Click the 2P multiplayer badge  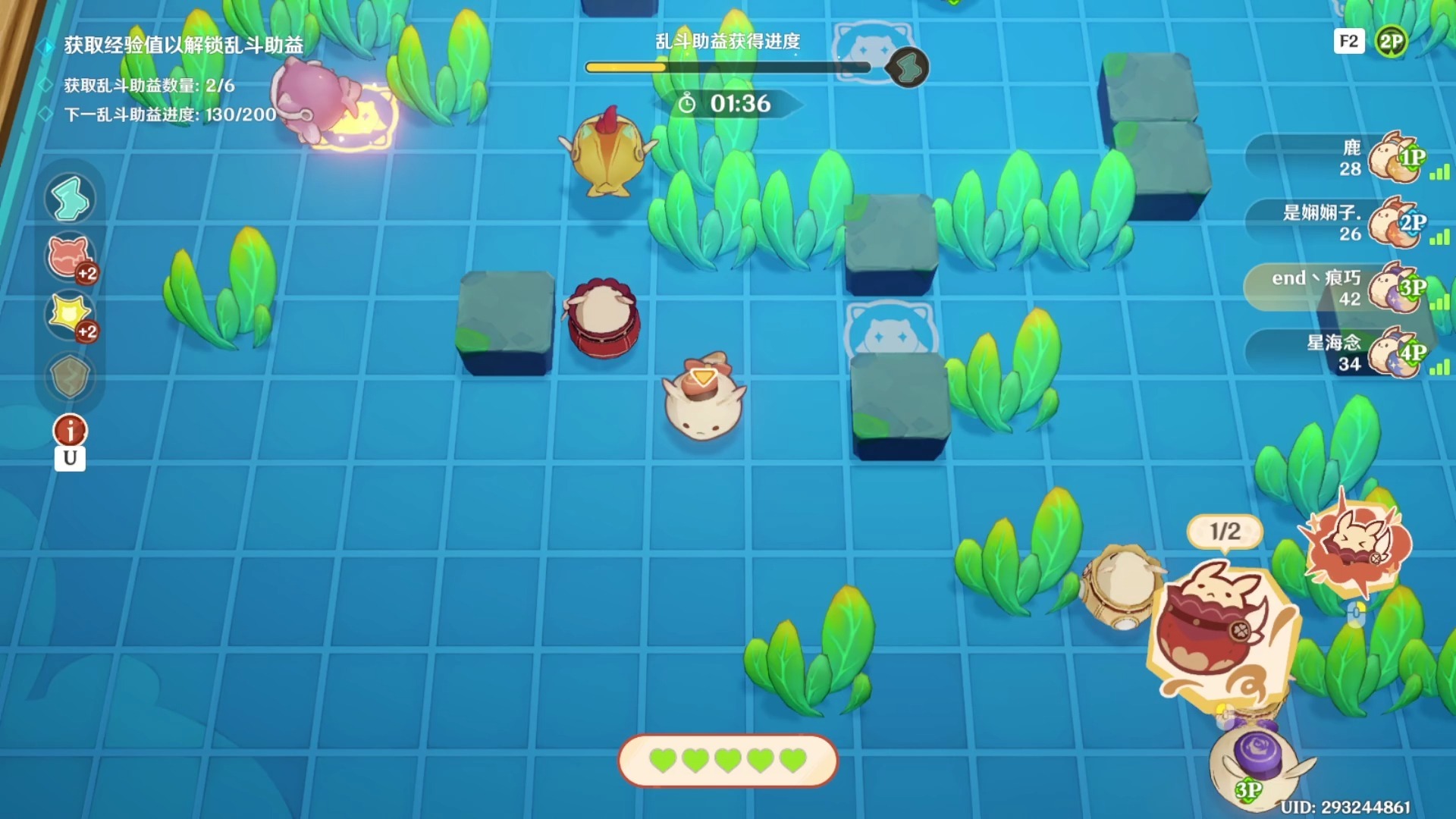[x=1391, y=42]
